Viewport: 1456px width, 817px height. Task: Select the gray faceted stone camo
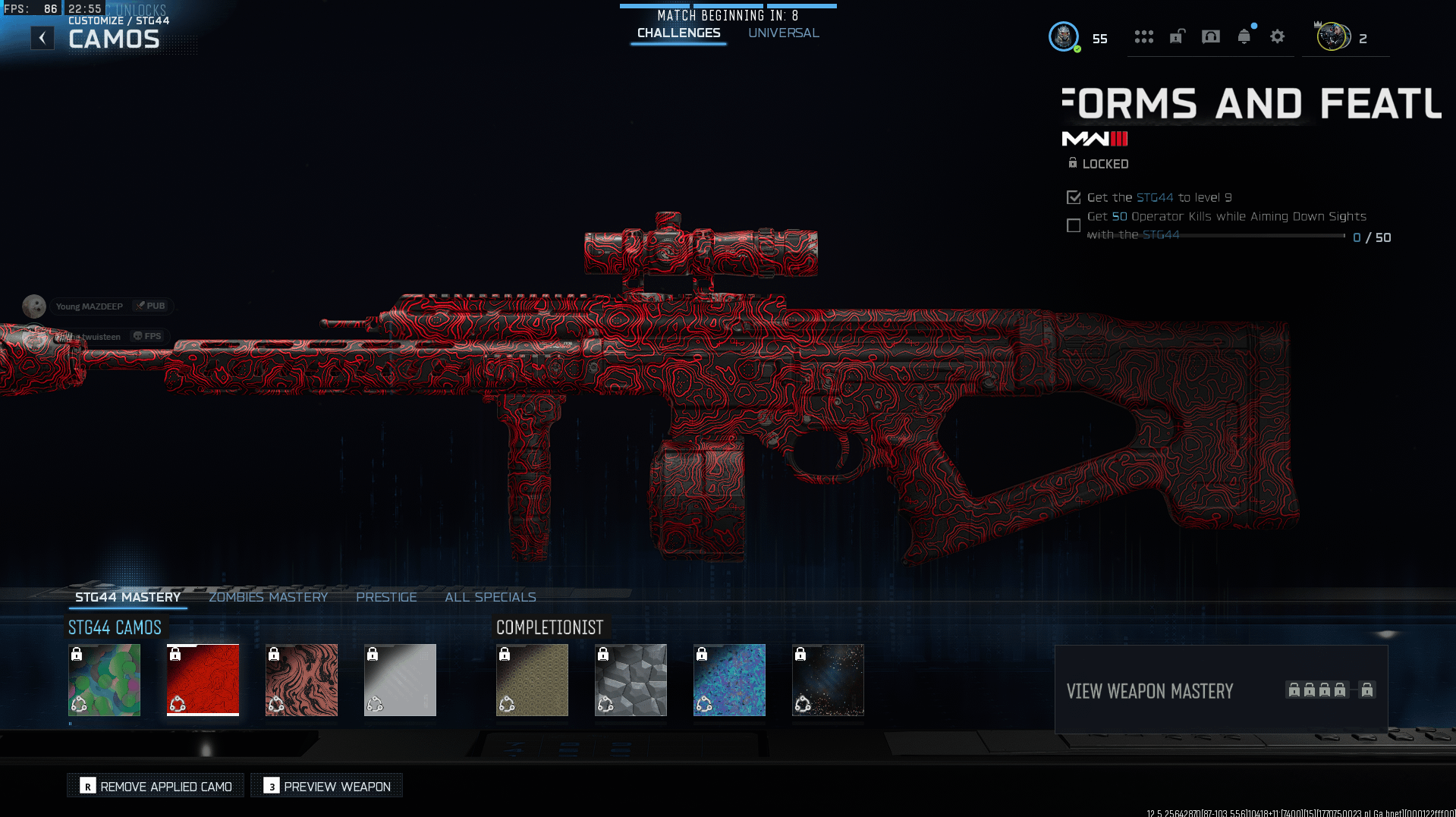(631, 680)
